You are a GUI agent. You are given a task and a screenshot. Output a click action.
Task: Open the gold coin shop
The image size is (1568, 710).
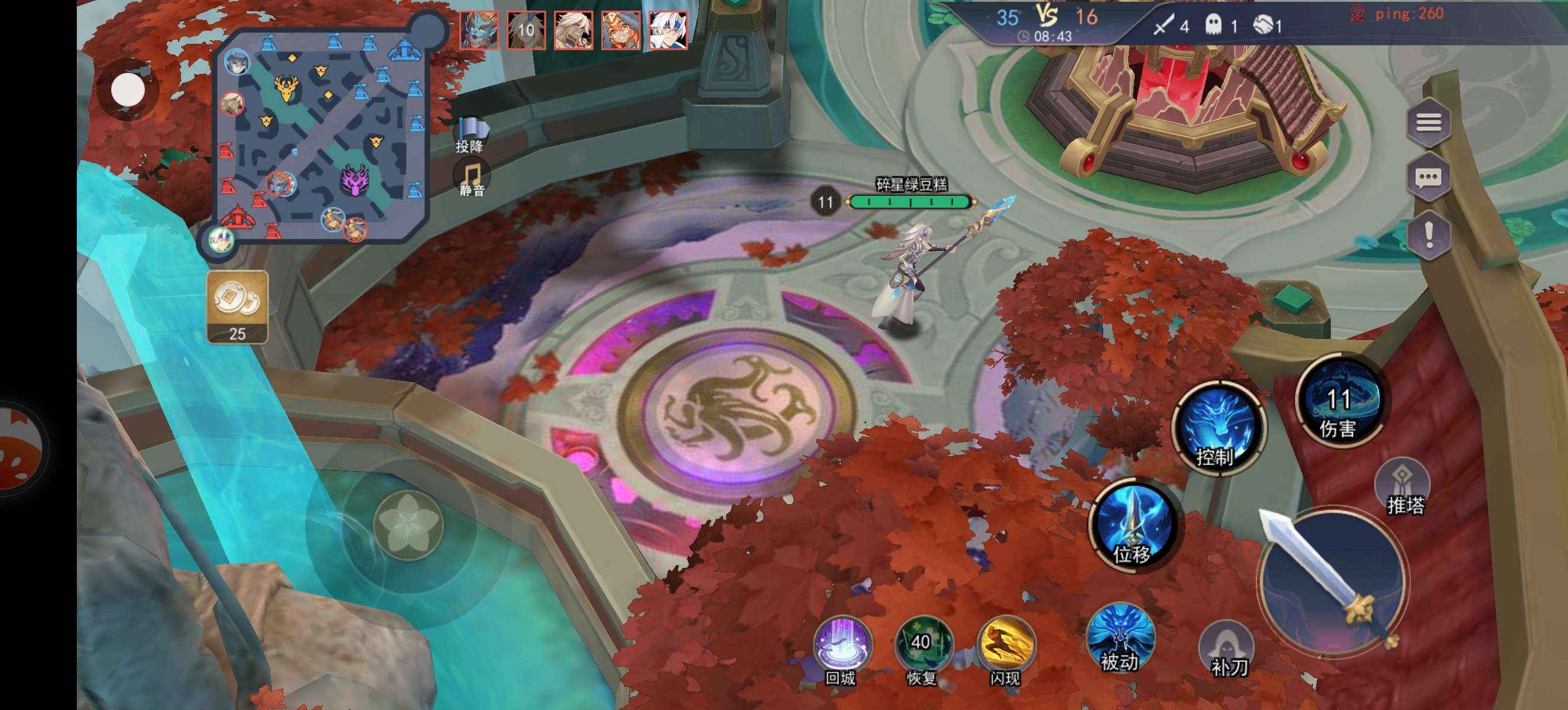[x=238, y=306]
